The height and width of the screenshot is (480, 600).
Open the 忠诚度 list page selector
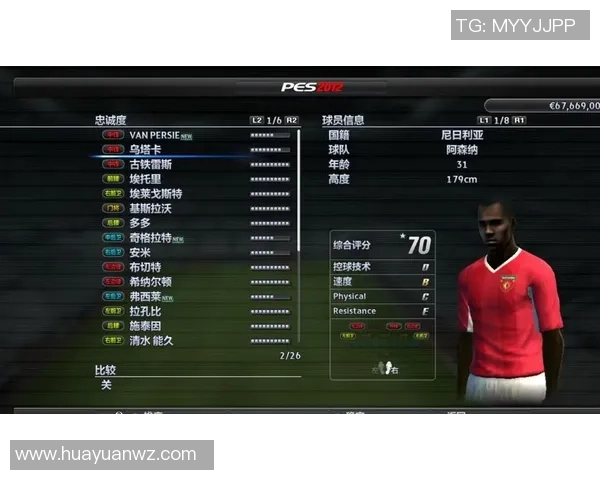pyautogui.click(x=274, y=120)
